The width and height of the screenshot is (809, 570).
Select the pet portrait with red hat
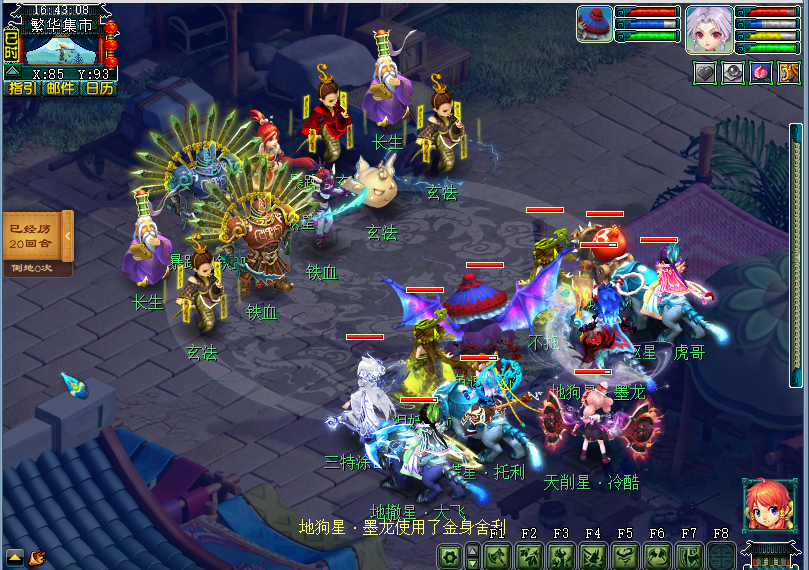pyautogui.click(x=595, y=24)
